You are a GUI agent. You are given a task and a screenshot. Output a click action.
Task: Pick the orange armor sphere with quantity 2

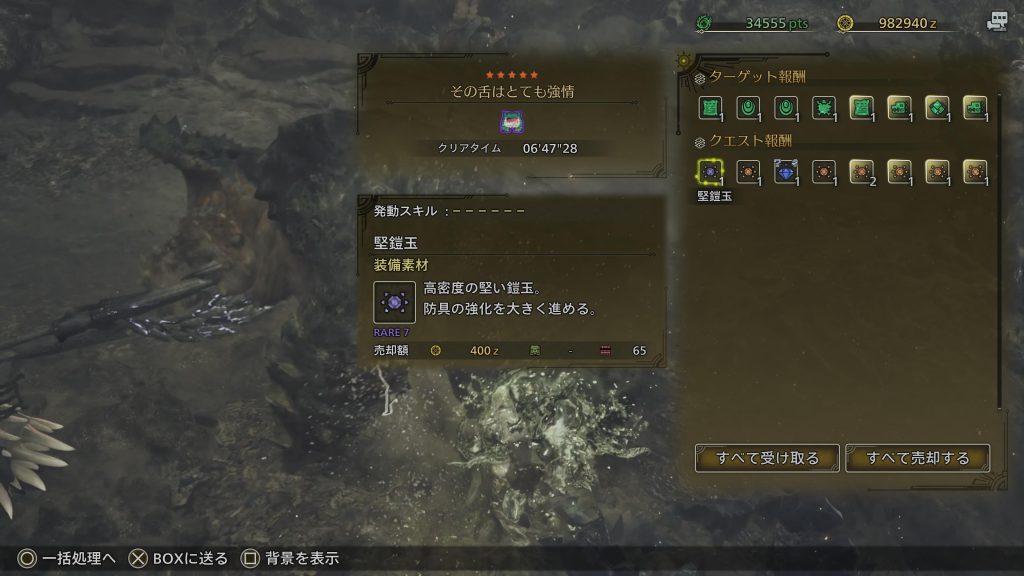[x=861, y=172]
